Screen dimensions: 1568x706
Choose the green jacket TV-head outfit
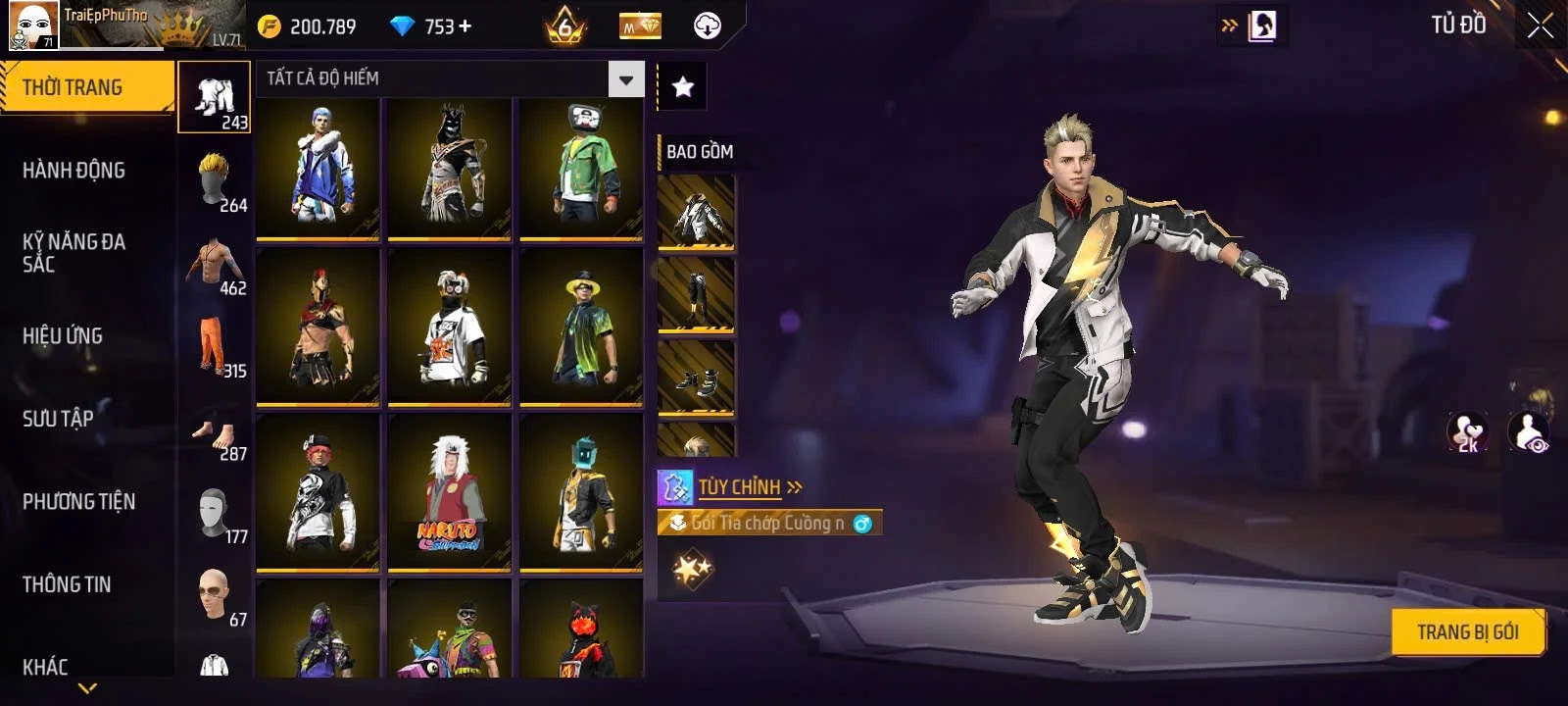[581, 168]
